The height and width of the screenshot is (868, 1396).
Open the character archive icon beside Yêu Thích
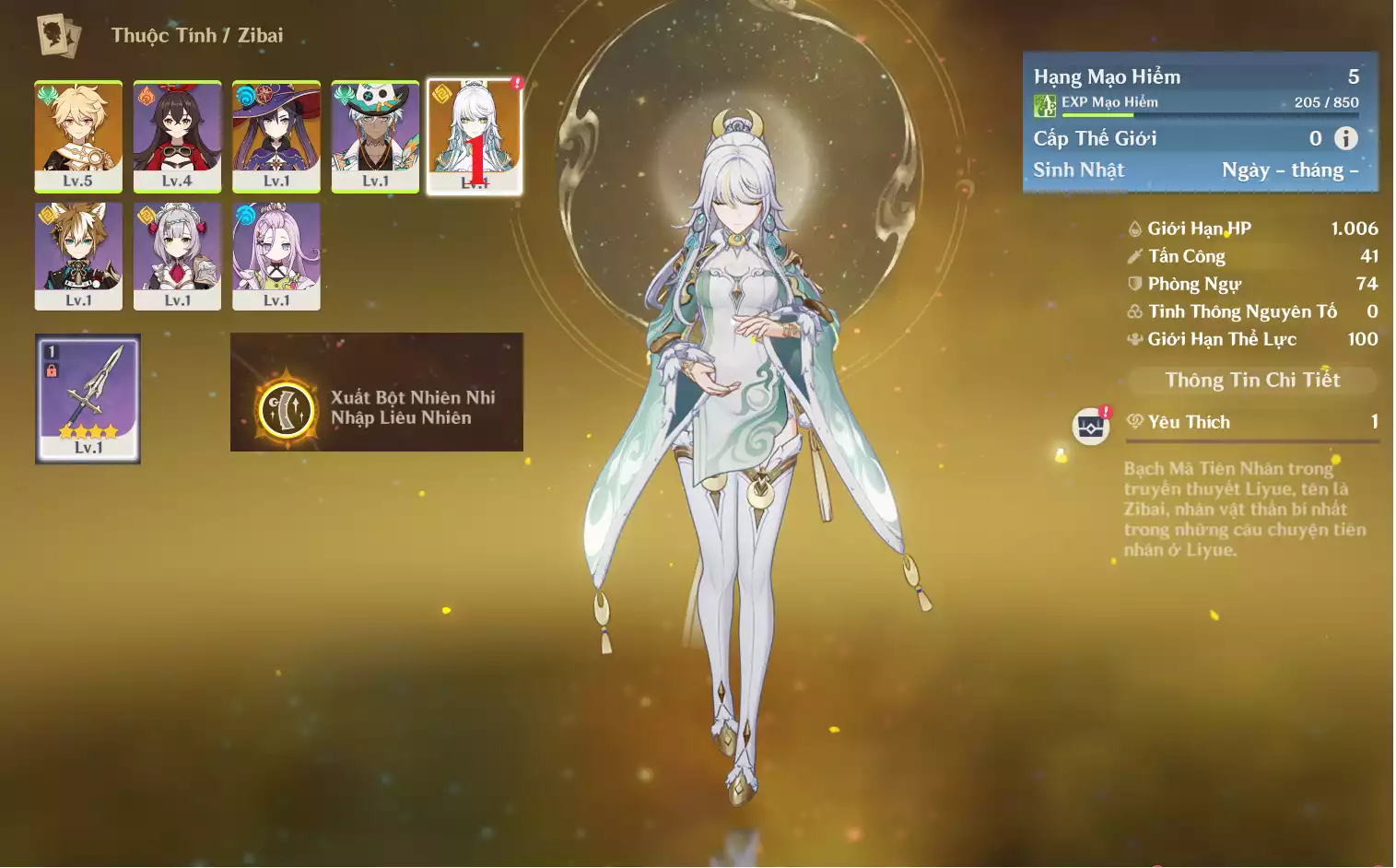(x=1091, y=426)
